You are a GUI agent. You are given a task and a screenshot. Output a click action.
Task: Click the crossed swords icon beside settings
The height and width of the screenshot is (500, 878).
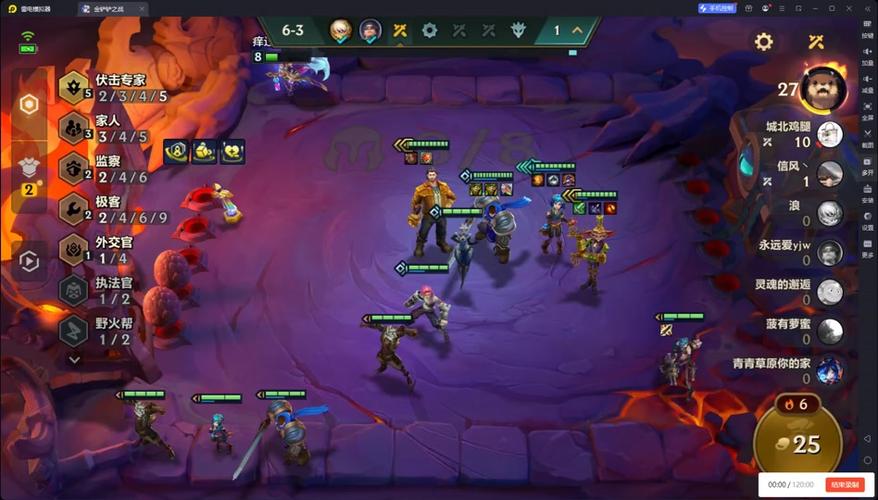(x=816, y=42)
